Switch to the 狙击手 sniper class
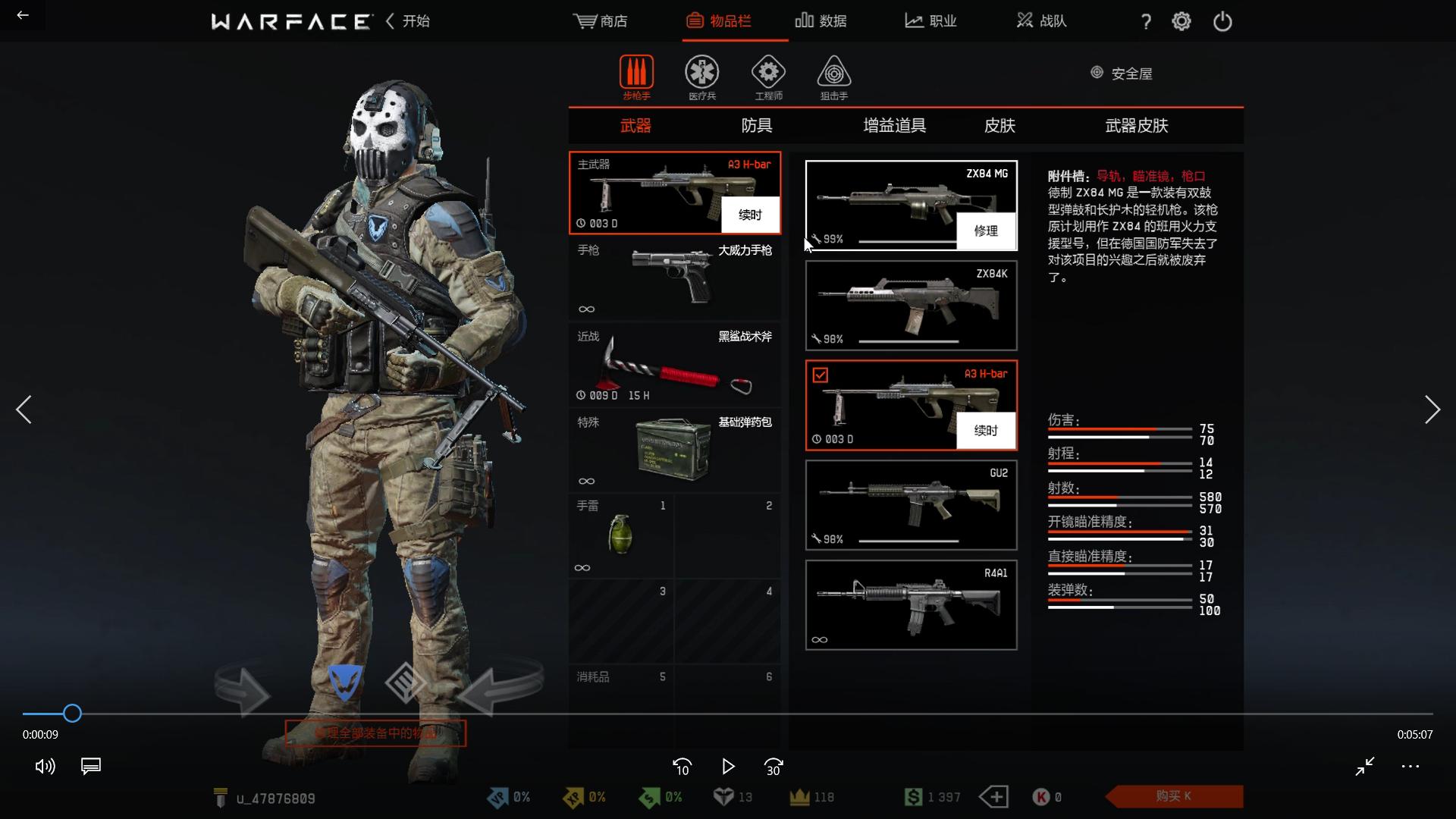1456x819 pixels. pos(833,77)
